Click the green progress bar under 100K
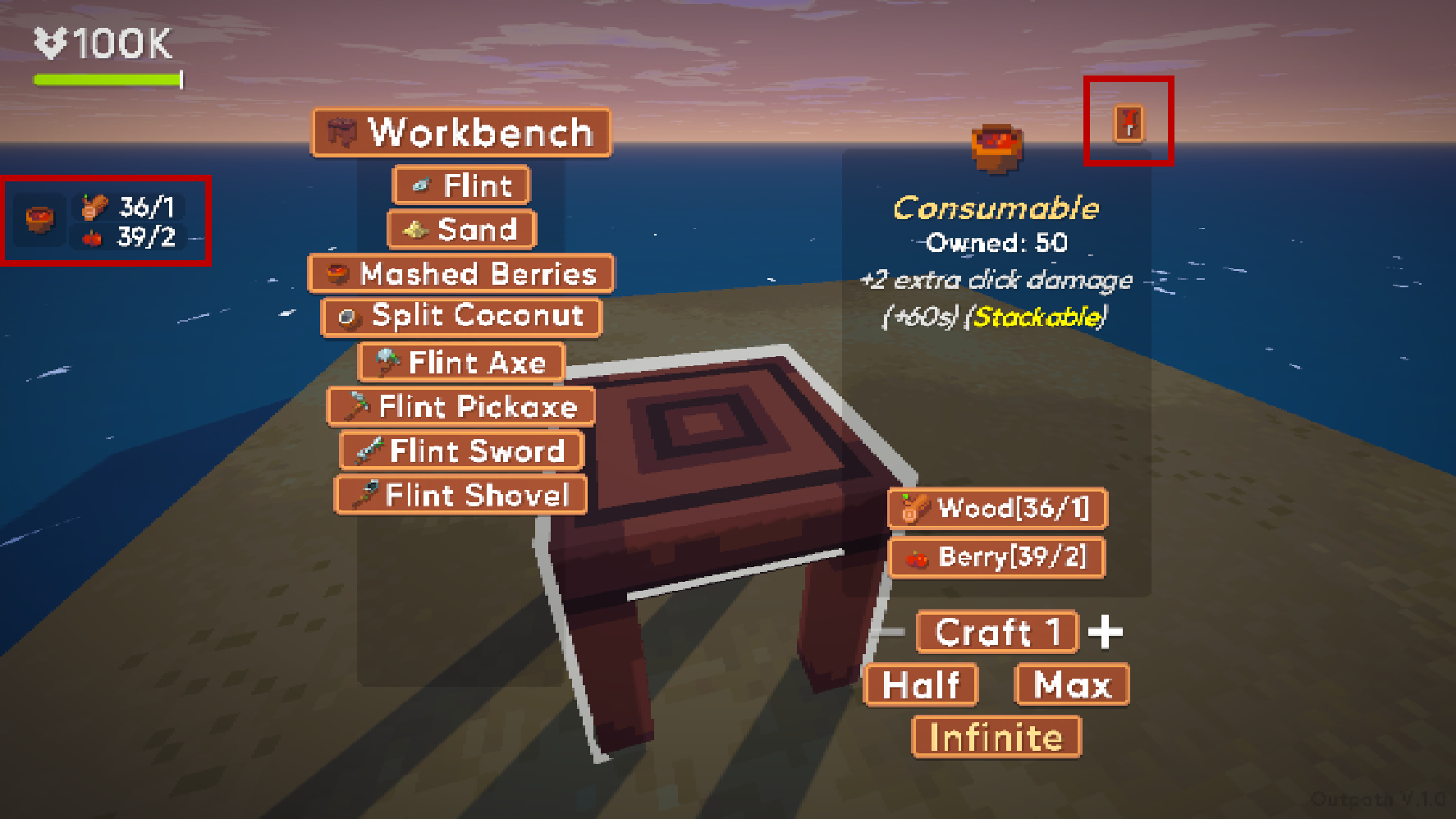 click(107, 79)
